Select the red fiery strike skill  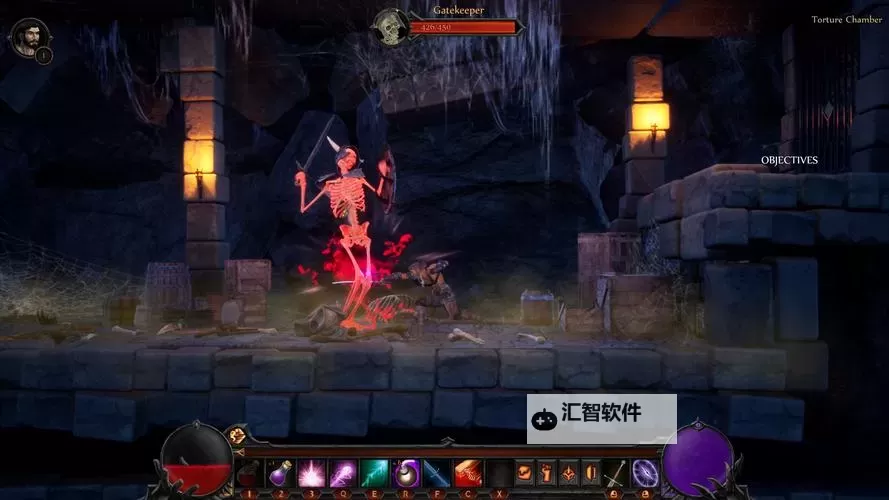(468, 473)
